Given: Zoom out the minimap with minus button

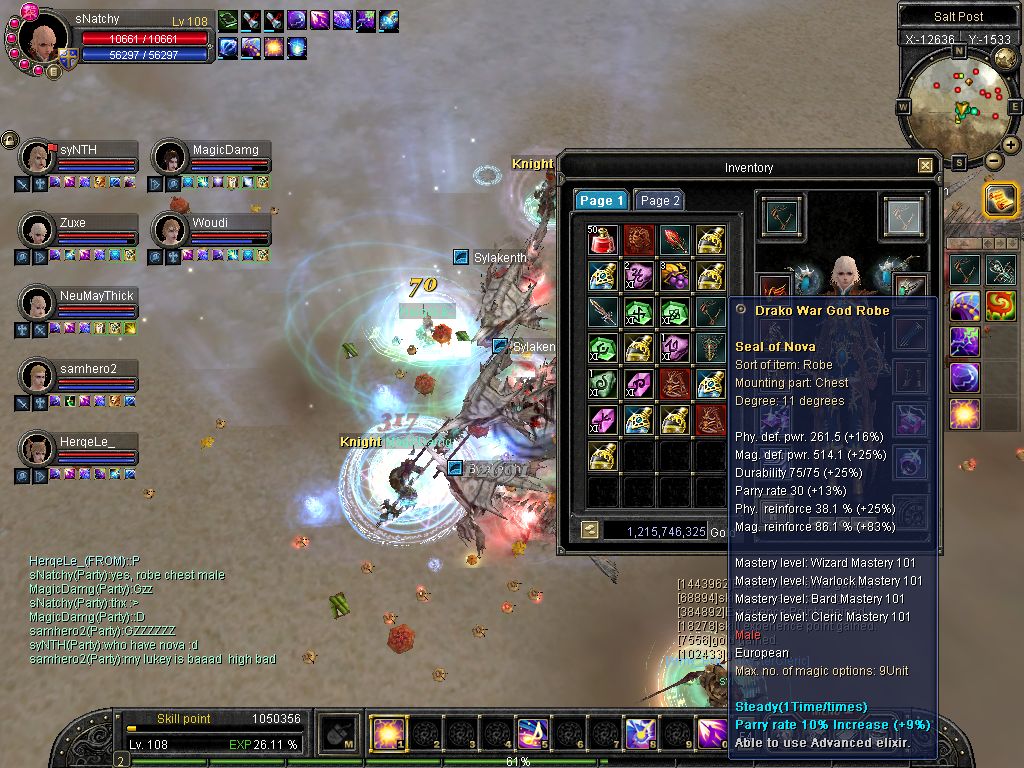Looking at the screenshot, I should pos(993,161).
